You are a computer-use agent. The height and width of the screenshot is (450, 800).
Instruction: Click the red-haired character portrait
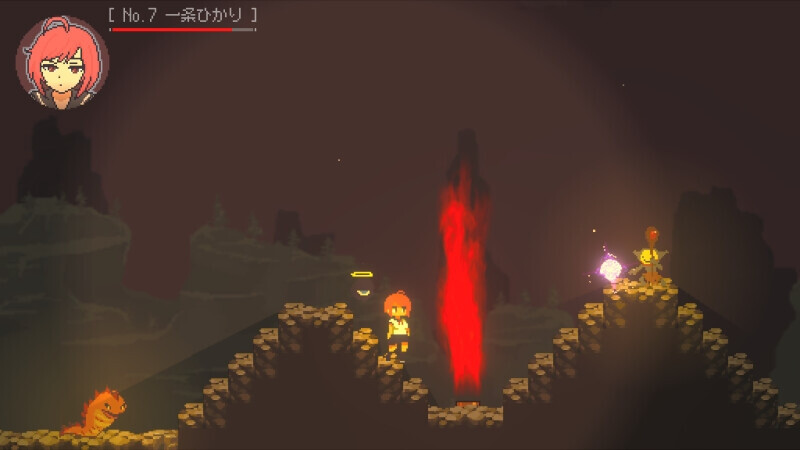[x=62, y=62]
